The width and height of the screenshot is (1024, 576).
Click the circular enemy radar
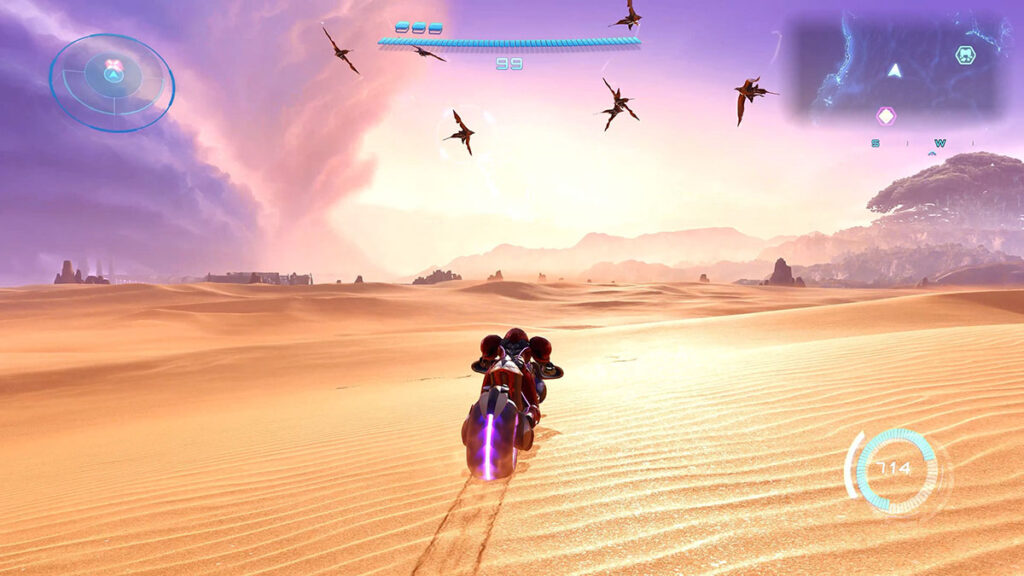112,83
